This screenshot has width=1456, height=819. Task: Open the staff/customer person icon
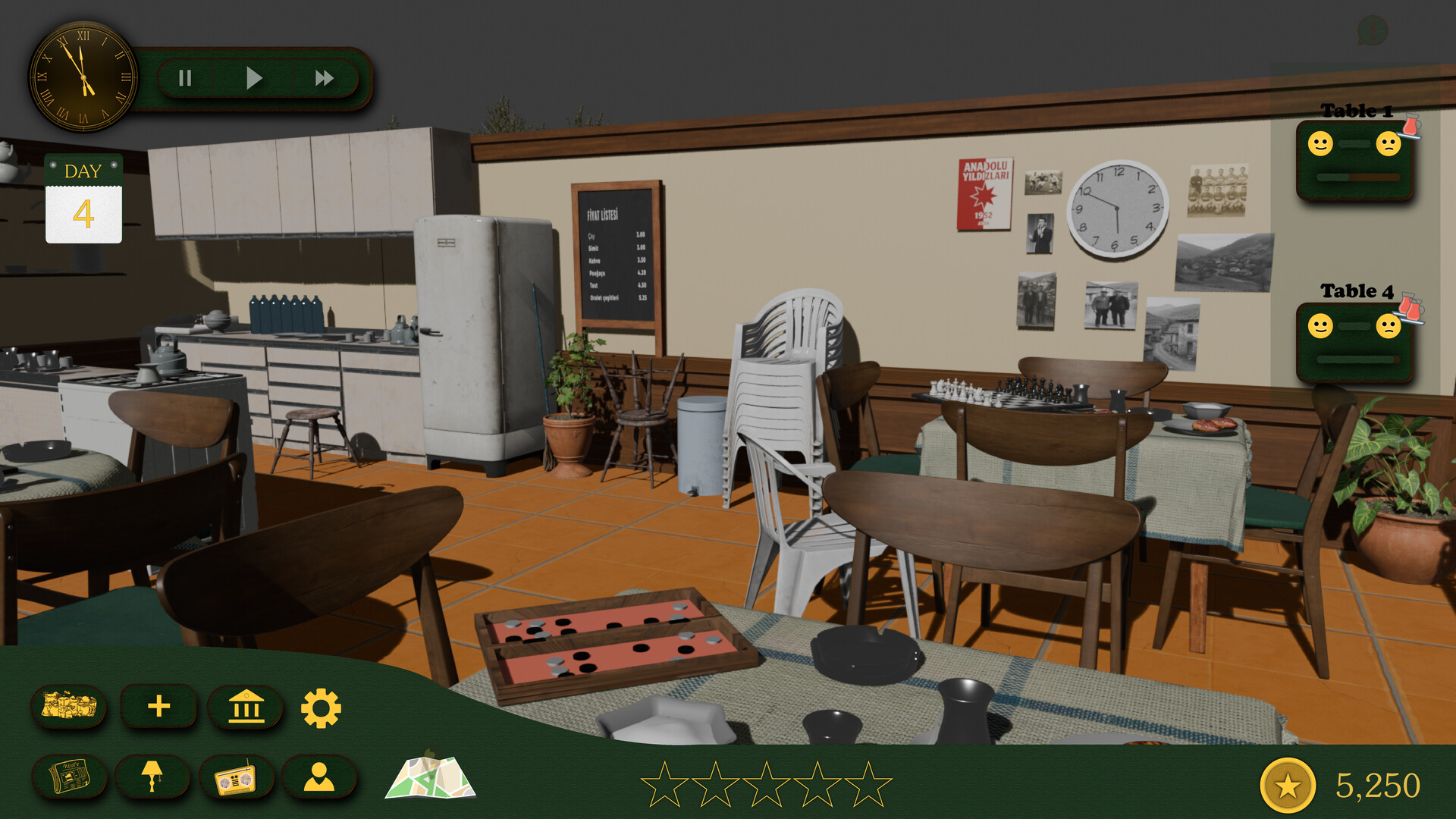(x=320, y=777)
